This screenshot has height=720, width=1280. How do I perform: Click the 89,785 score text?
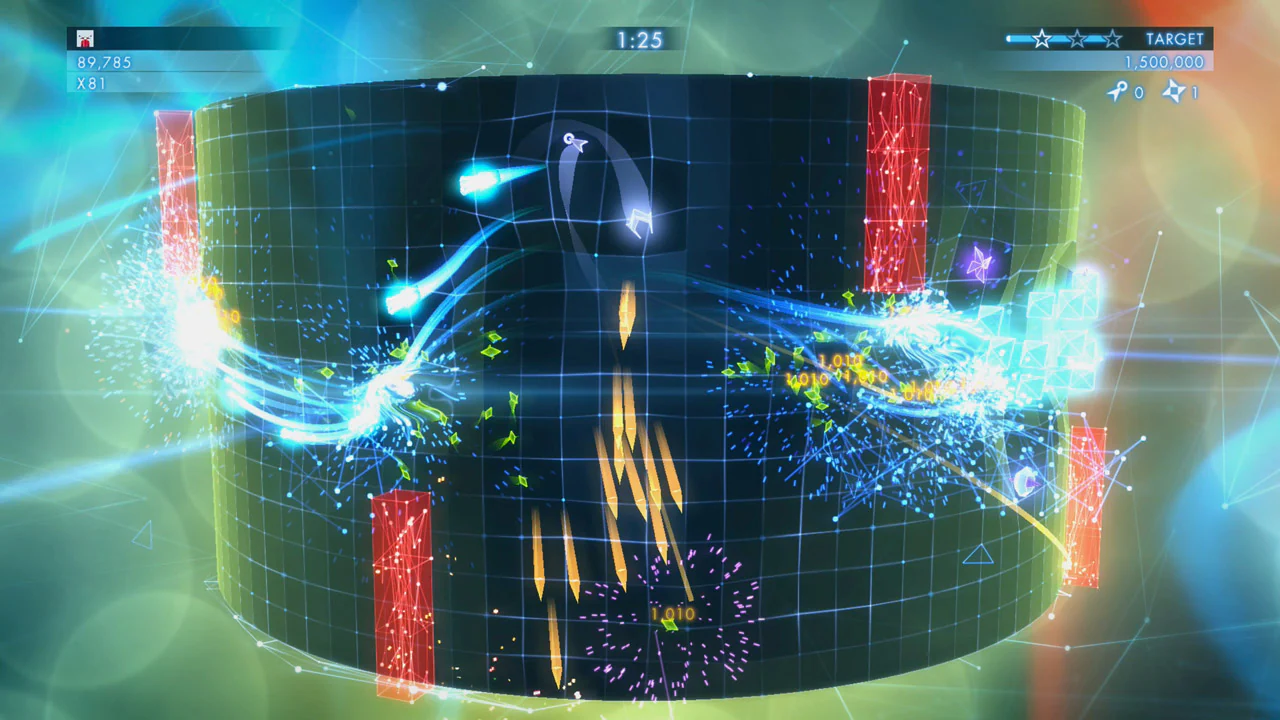coord(105,62)
